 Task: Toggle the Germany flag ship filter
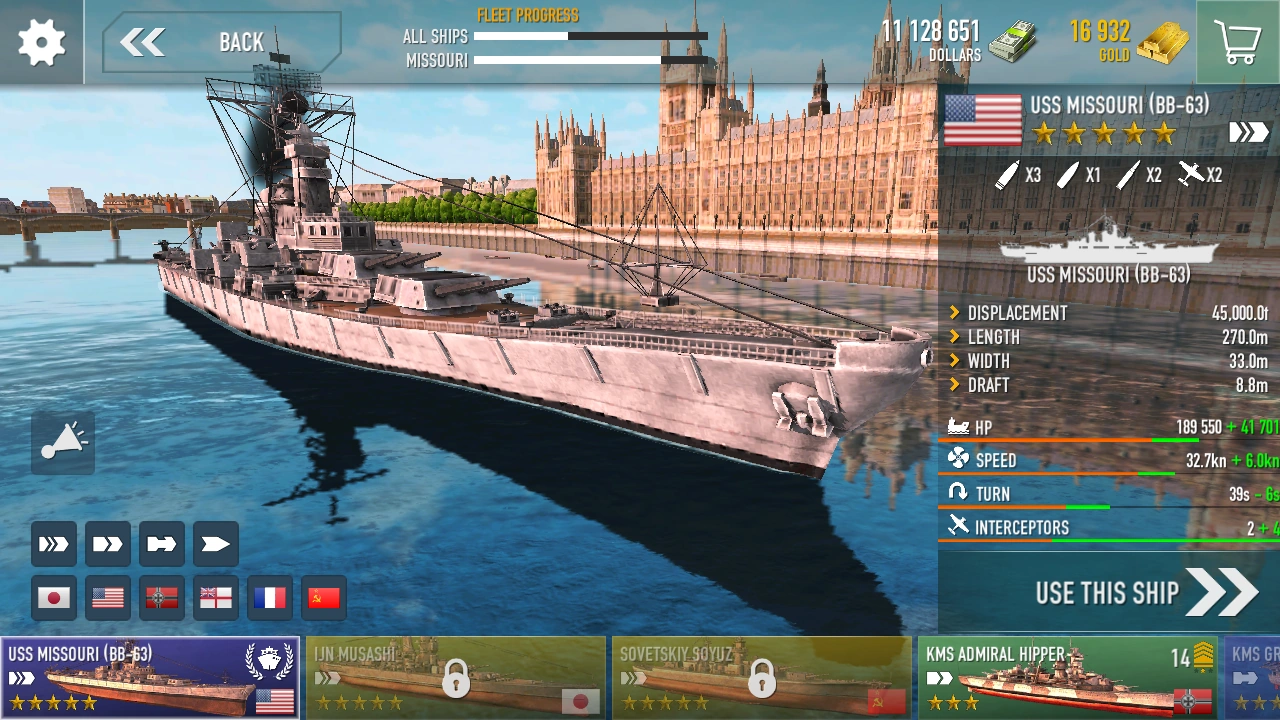[x=161, y=597]
